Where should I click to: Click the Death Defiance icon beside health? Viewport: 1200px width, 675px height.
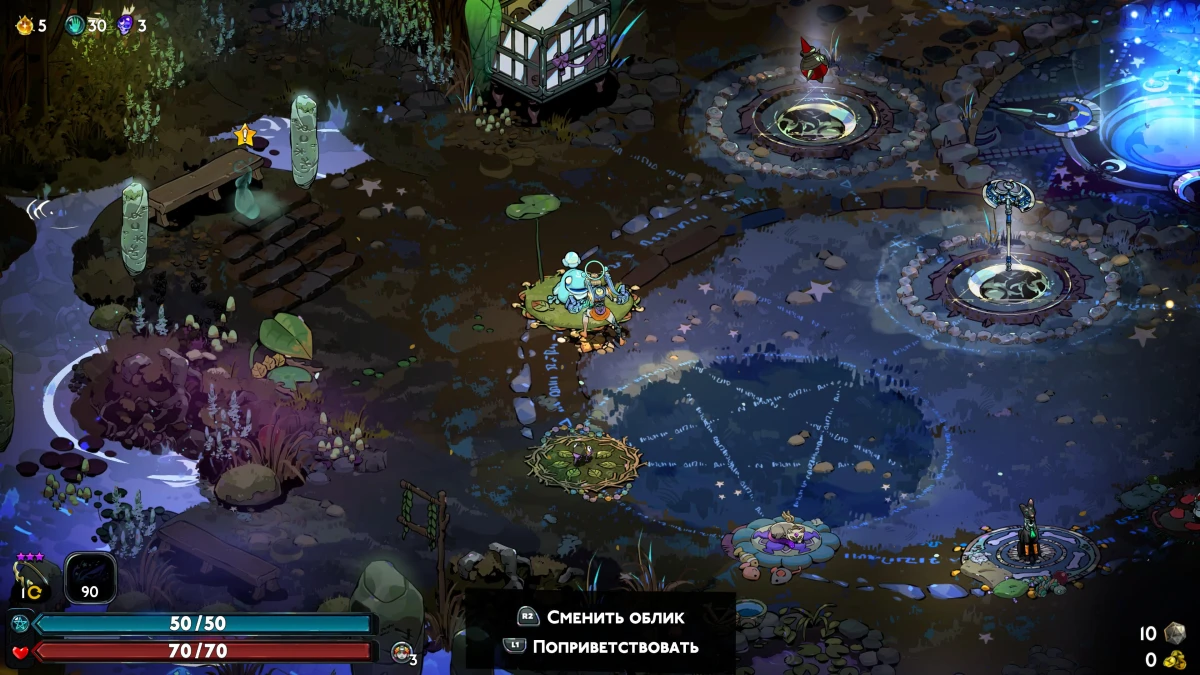402,652
